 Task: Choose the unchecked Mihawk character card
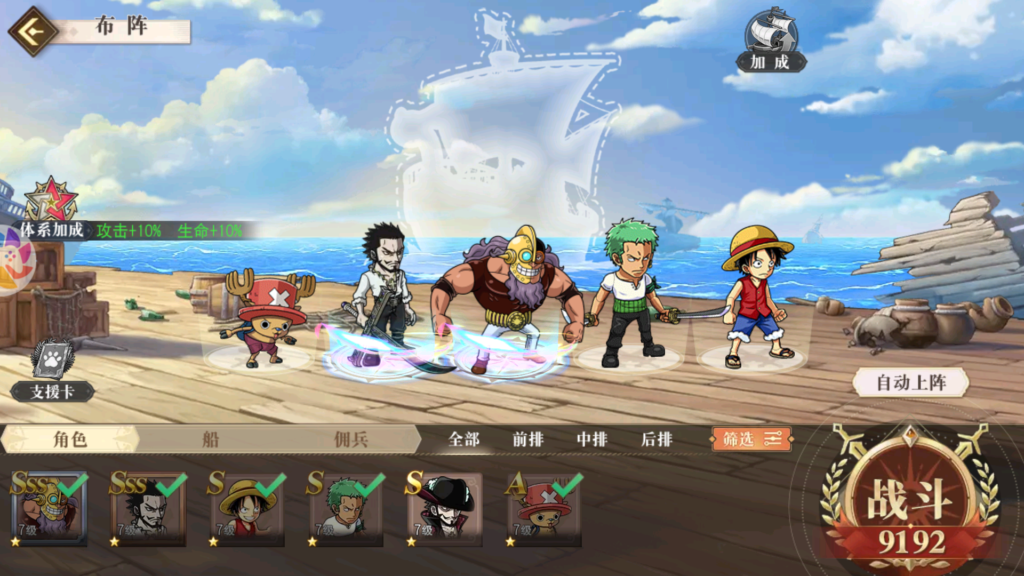click(x=444, y=509)
